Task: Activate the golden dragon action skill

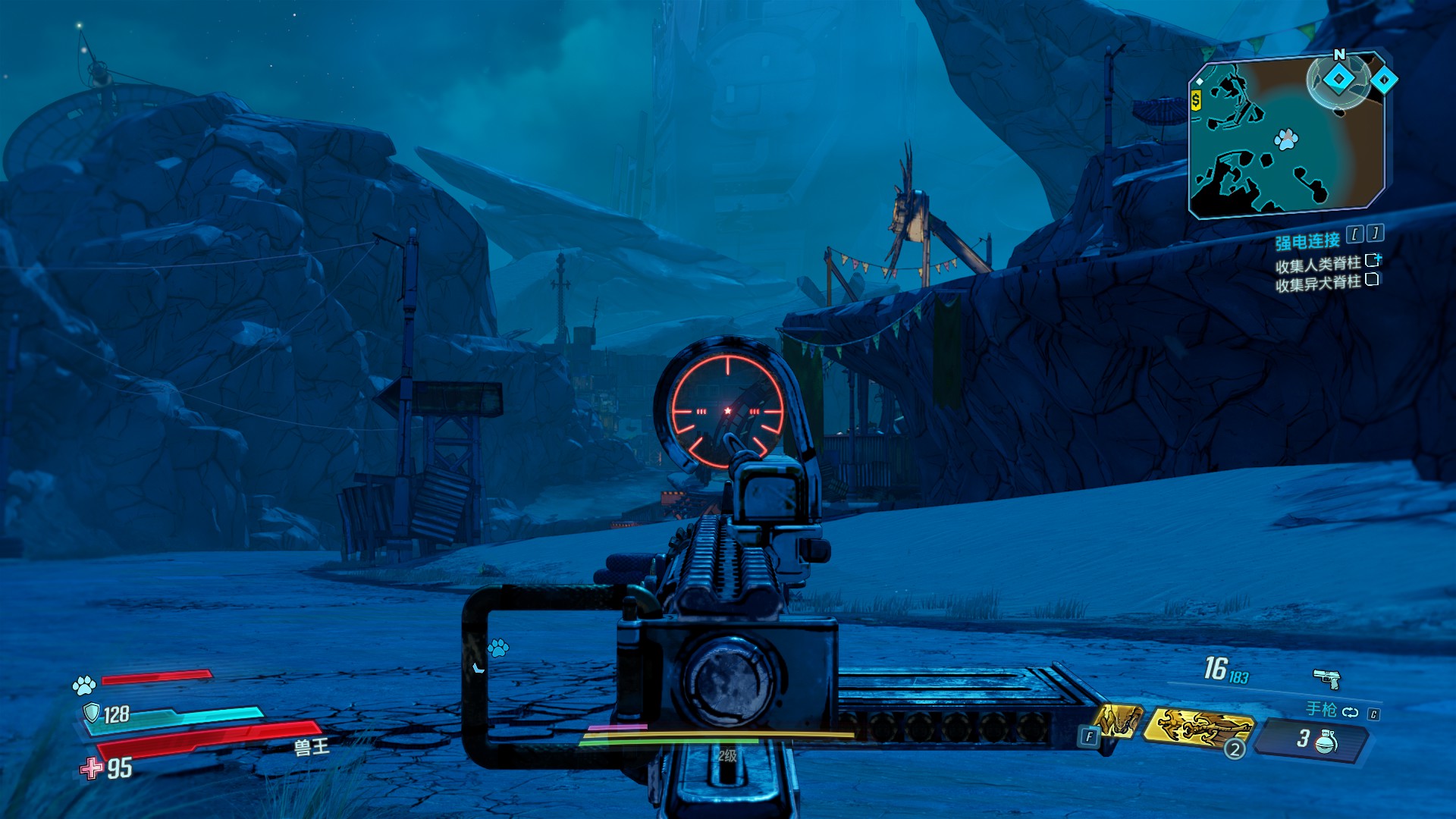Action: pyautogui.click(x=1198, y=726)
